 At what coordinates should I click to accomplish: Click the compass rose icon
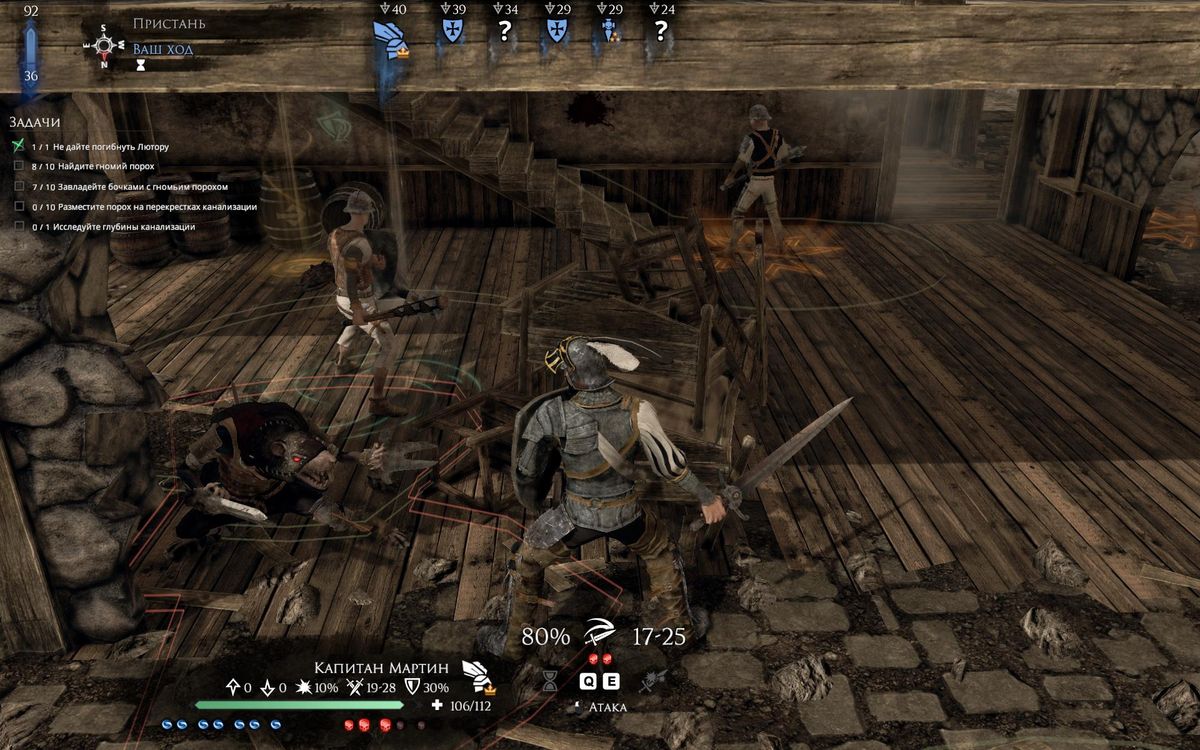pos(104,45)
